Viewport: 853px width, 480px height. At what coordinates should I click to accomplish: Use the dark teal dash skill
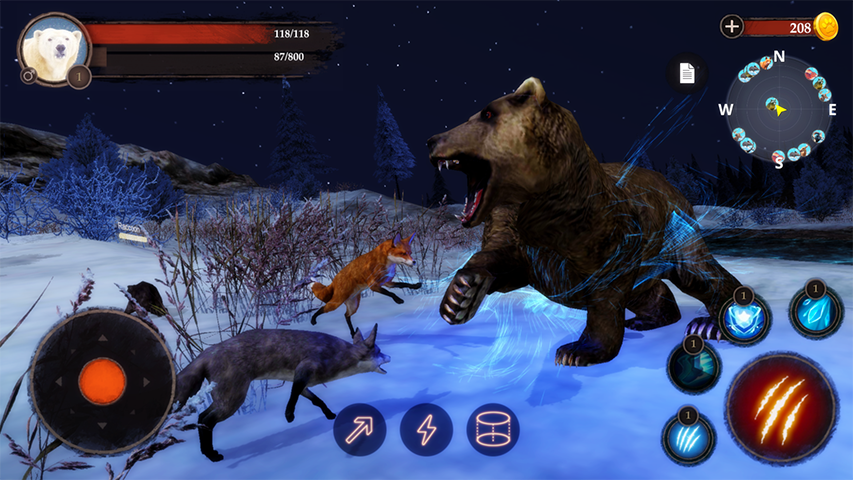[x=694, y=366]
